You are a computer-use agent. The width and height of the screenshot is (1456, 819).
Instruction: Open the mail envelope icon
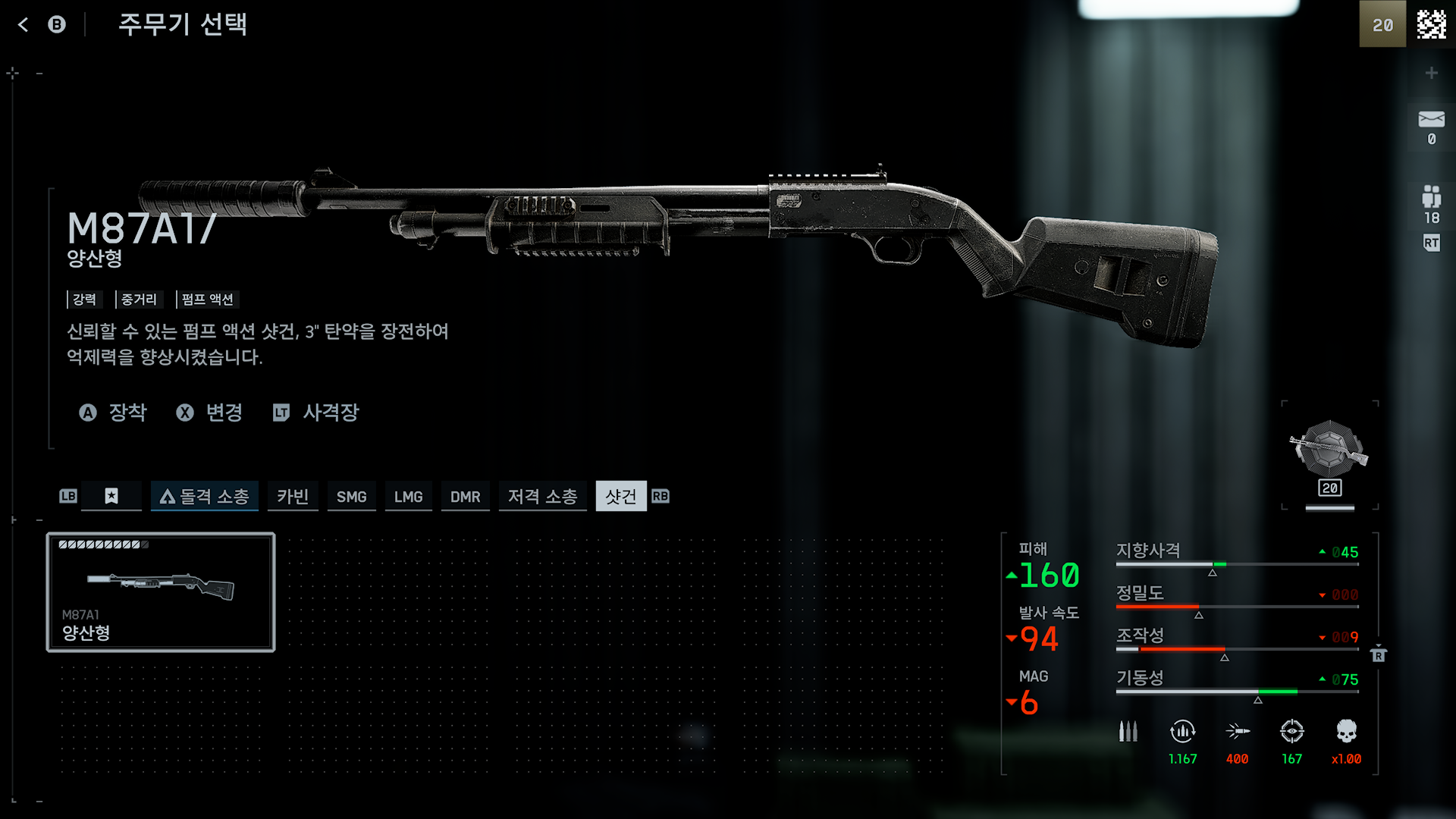[1431, 119]
